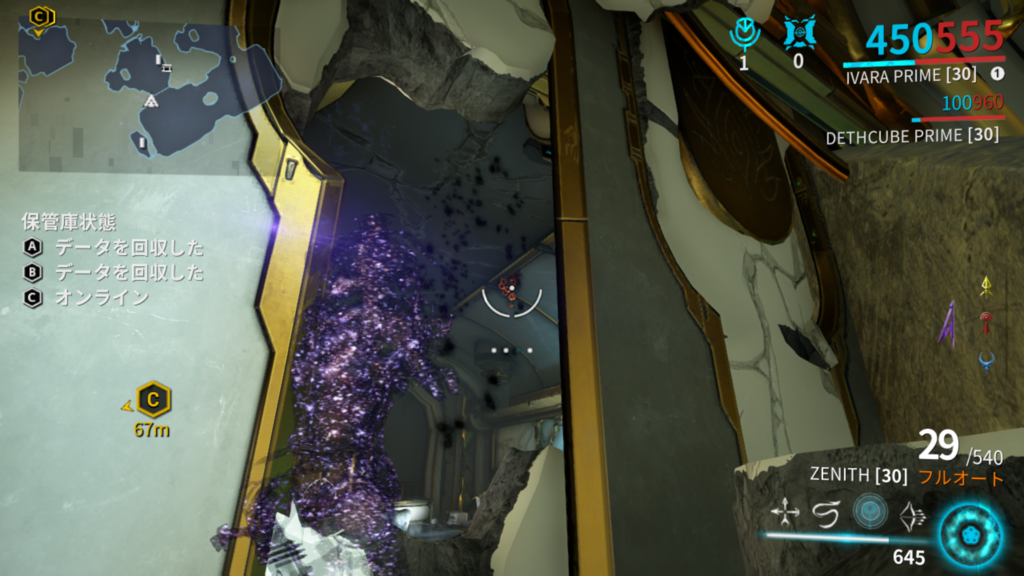
Task: Select the red antenna icon on the right
Action: 988,322
